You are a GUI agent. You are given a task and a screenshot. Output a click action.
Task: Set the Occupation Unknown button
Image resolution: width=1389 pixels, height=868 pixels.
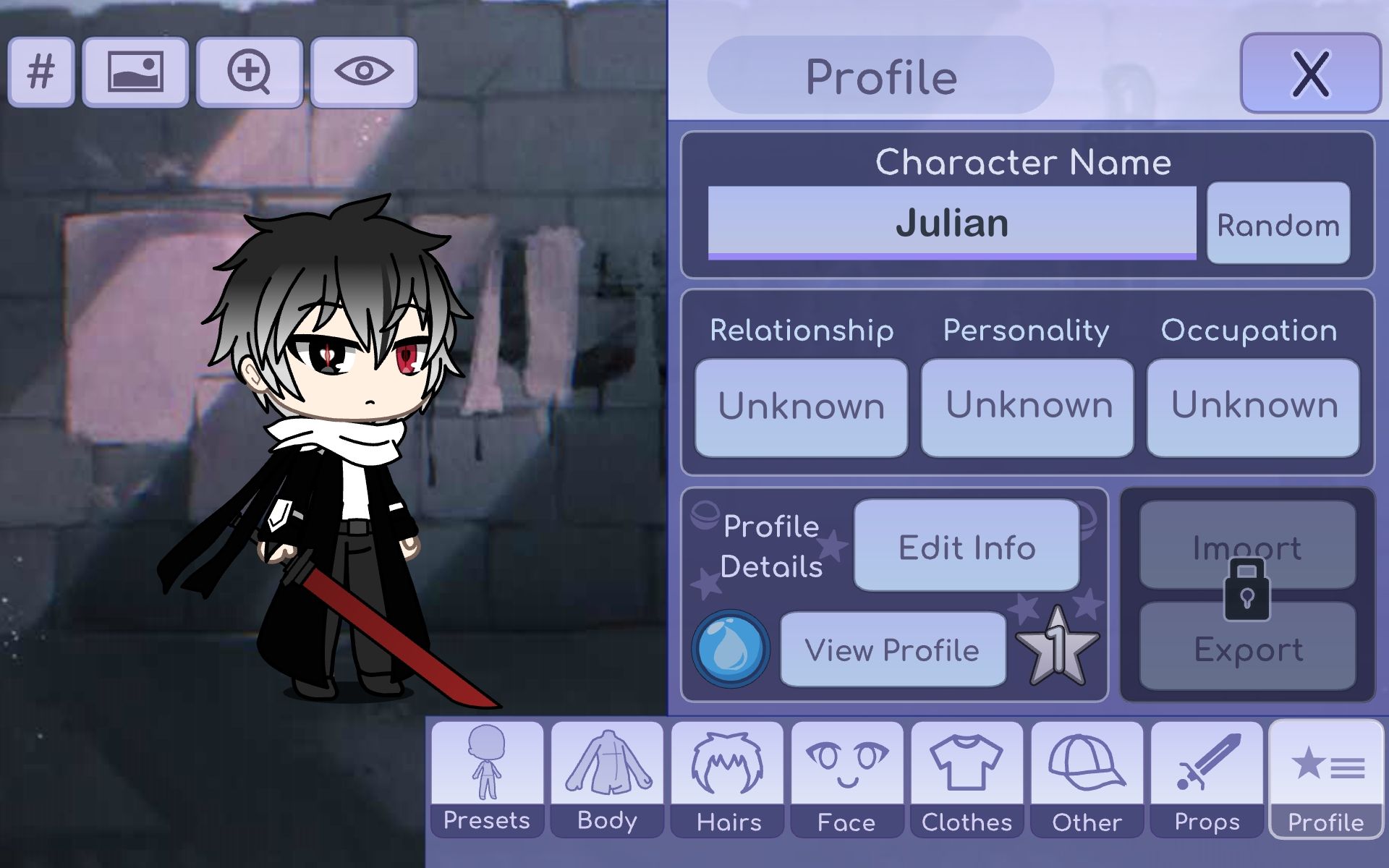tap(1253, 407)
